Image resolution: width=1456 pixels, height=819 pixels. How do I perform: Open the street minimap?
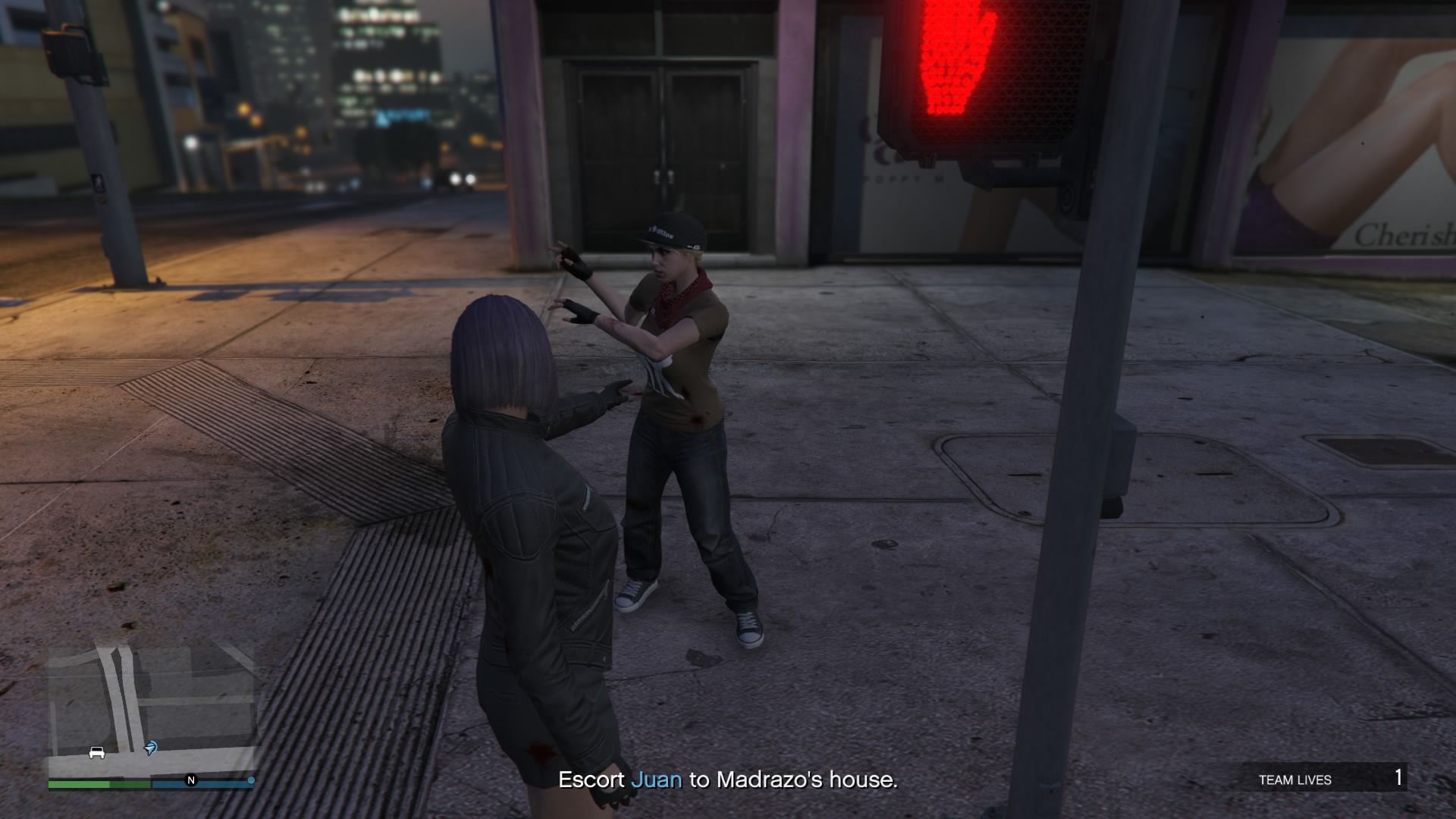coord(152,709)
